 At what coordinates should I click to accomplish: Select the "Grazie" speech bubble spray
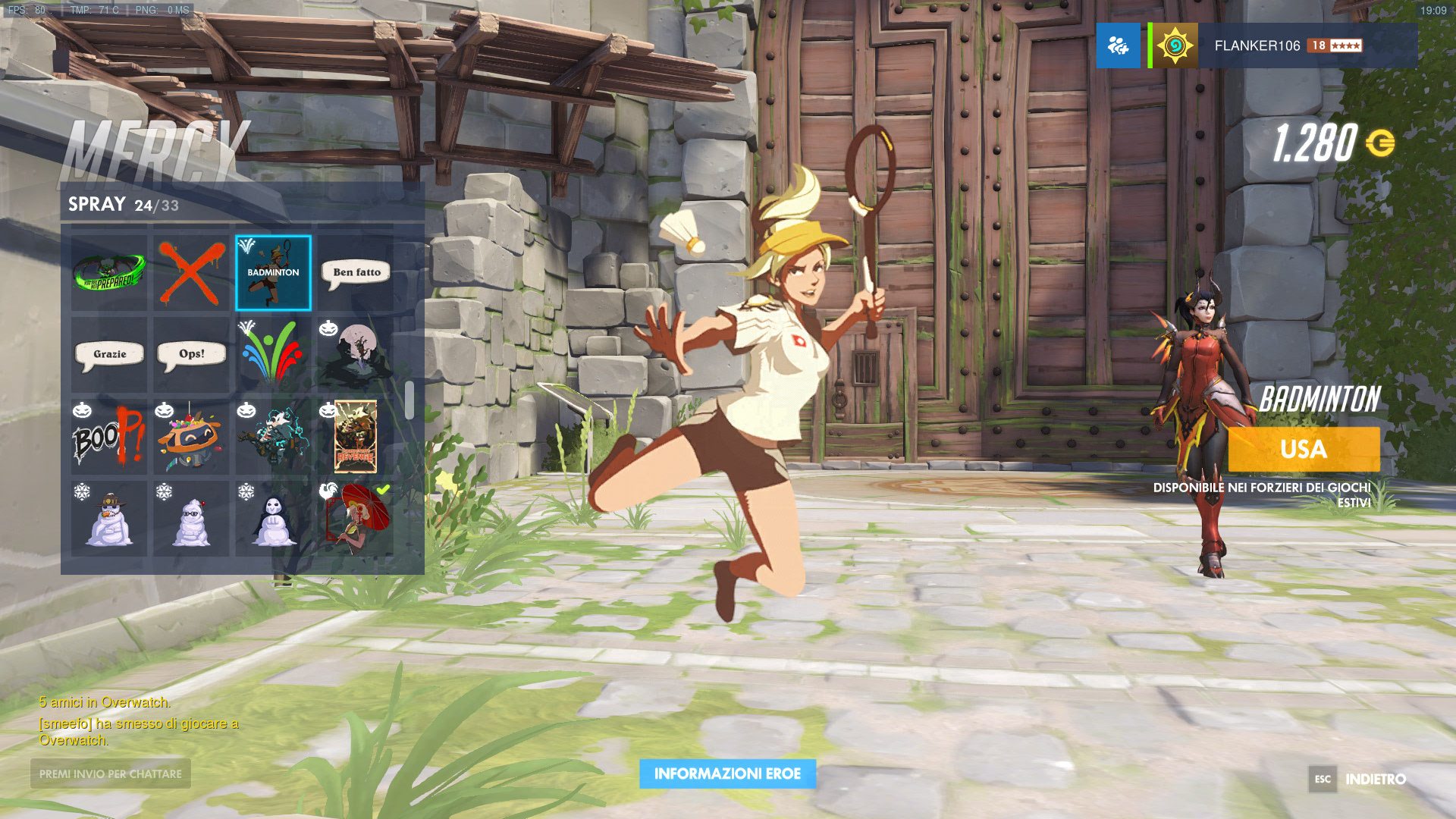[x=109, y=354]
